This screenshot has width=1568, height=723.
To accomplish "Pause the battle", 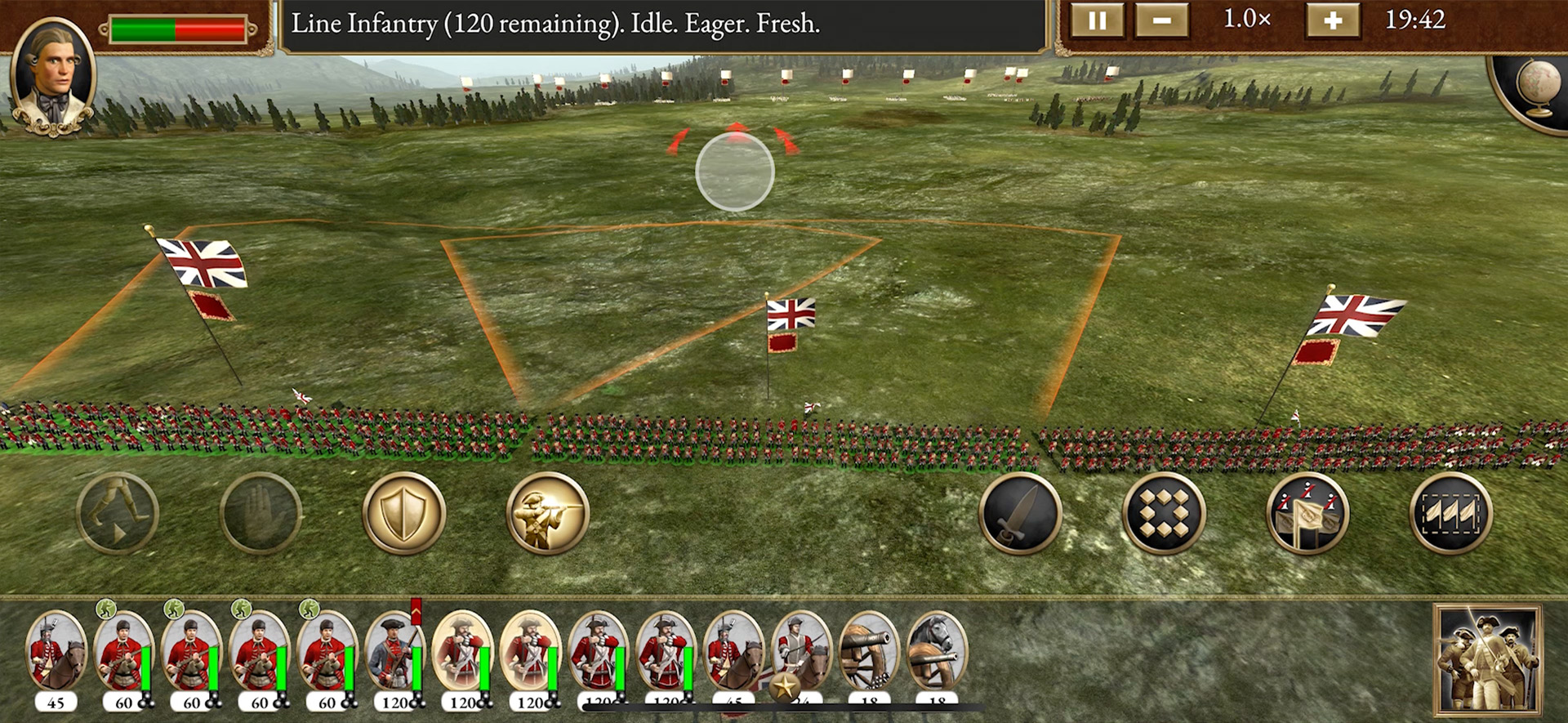I will 1097,20.
